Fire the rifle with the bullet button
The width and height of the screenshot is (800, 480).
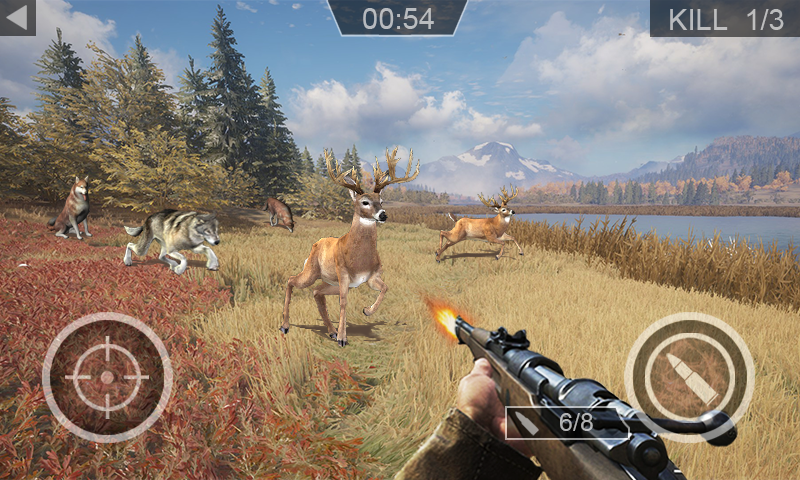(689, 377)
